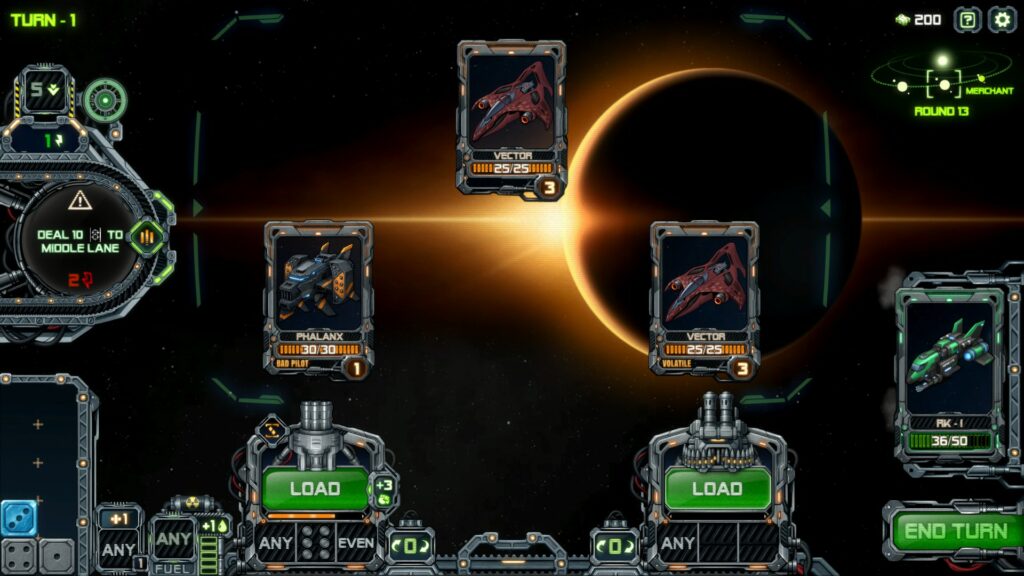Activate the green circular target button
1024x576 pixels.
tap(104, 100)
